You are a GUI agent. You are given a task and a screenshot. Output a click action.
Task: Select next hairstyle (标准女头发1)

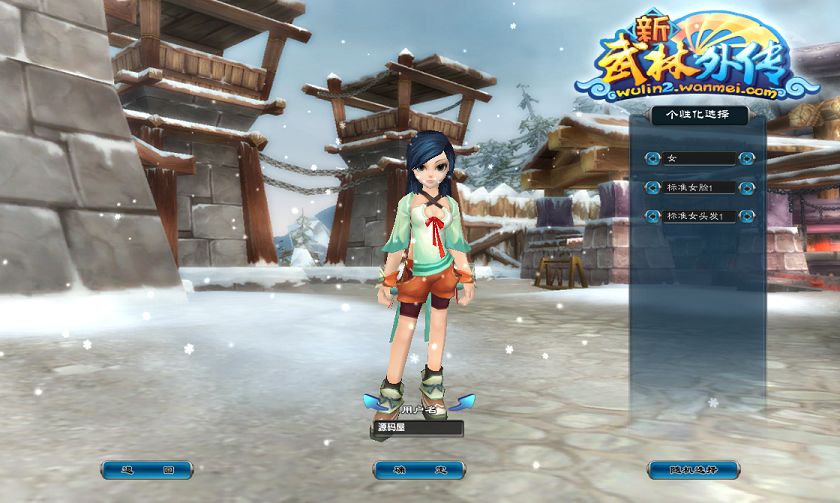[747, 216]
